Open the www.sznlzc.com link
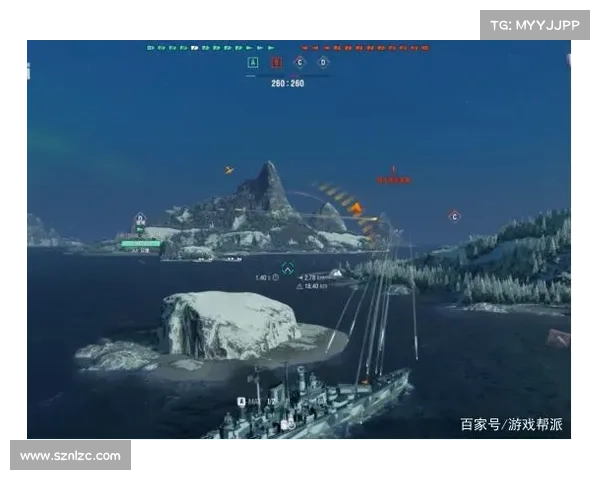Image resolution: width=600 pixels, height=480 pixels. coord(71,456)
